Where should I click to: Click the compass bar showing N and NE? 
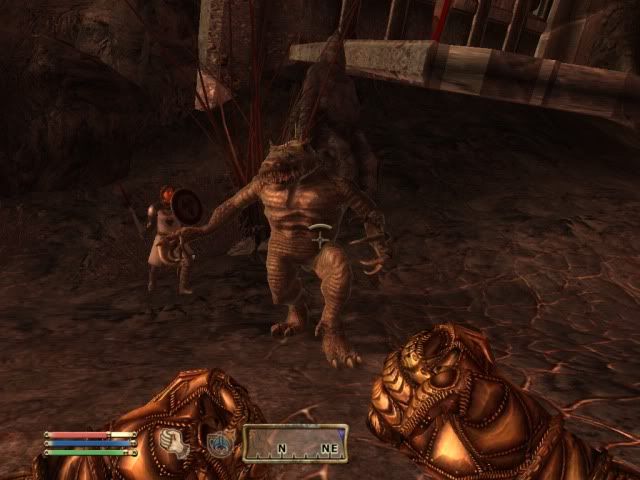[295, 443]
